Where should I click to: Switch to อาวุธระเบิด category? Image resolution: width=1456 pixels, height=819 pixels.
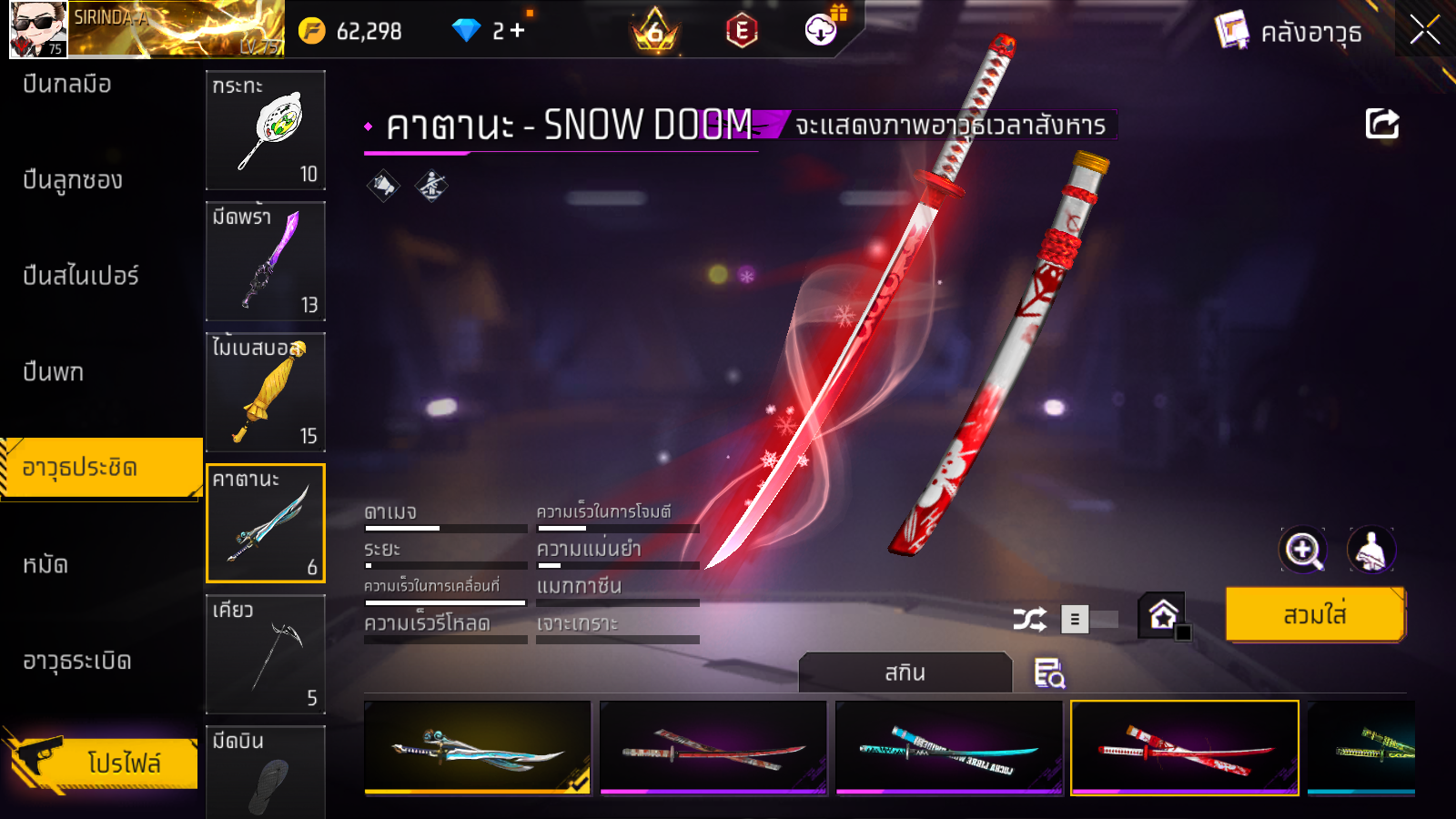(77, 661)
